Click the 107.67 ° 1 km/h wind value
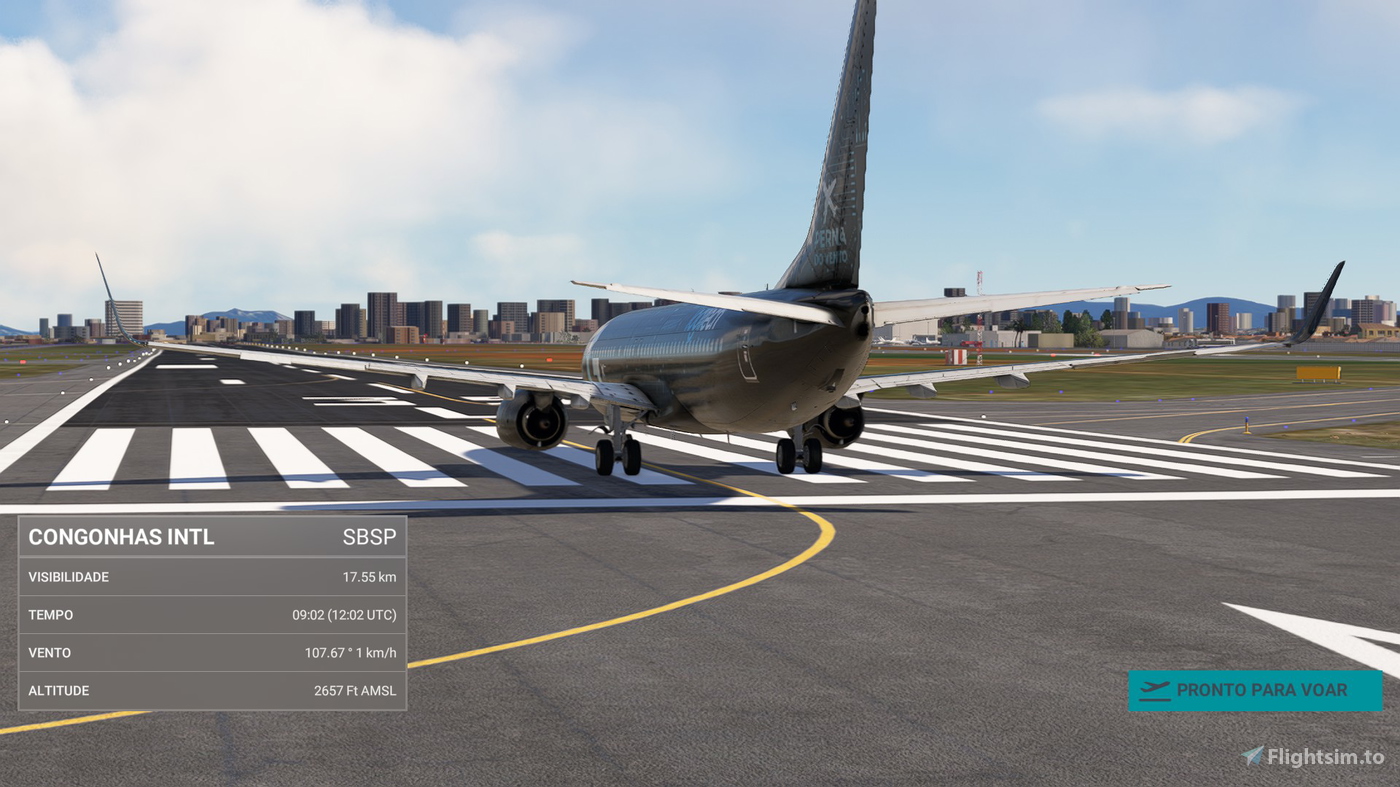 [351, 652]
